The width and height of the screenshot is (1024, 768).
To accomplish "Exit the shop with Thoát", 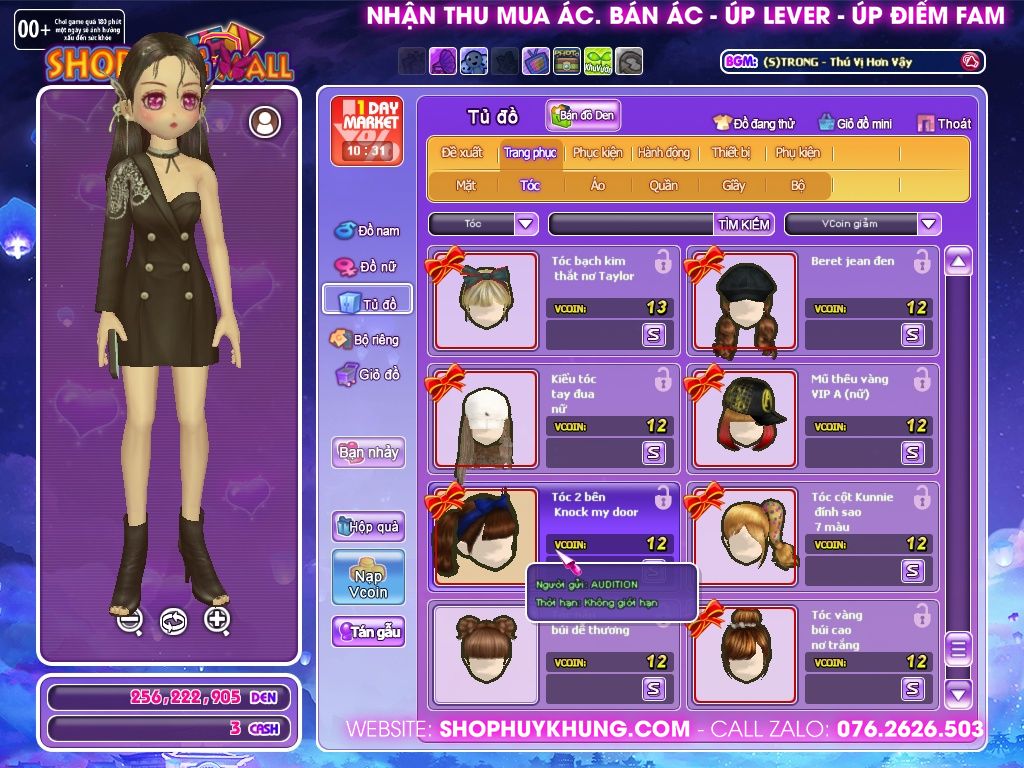I will coord(944,123).
